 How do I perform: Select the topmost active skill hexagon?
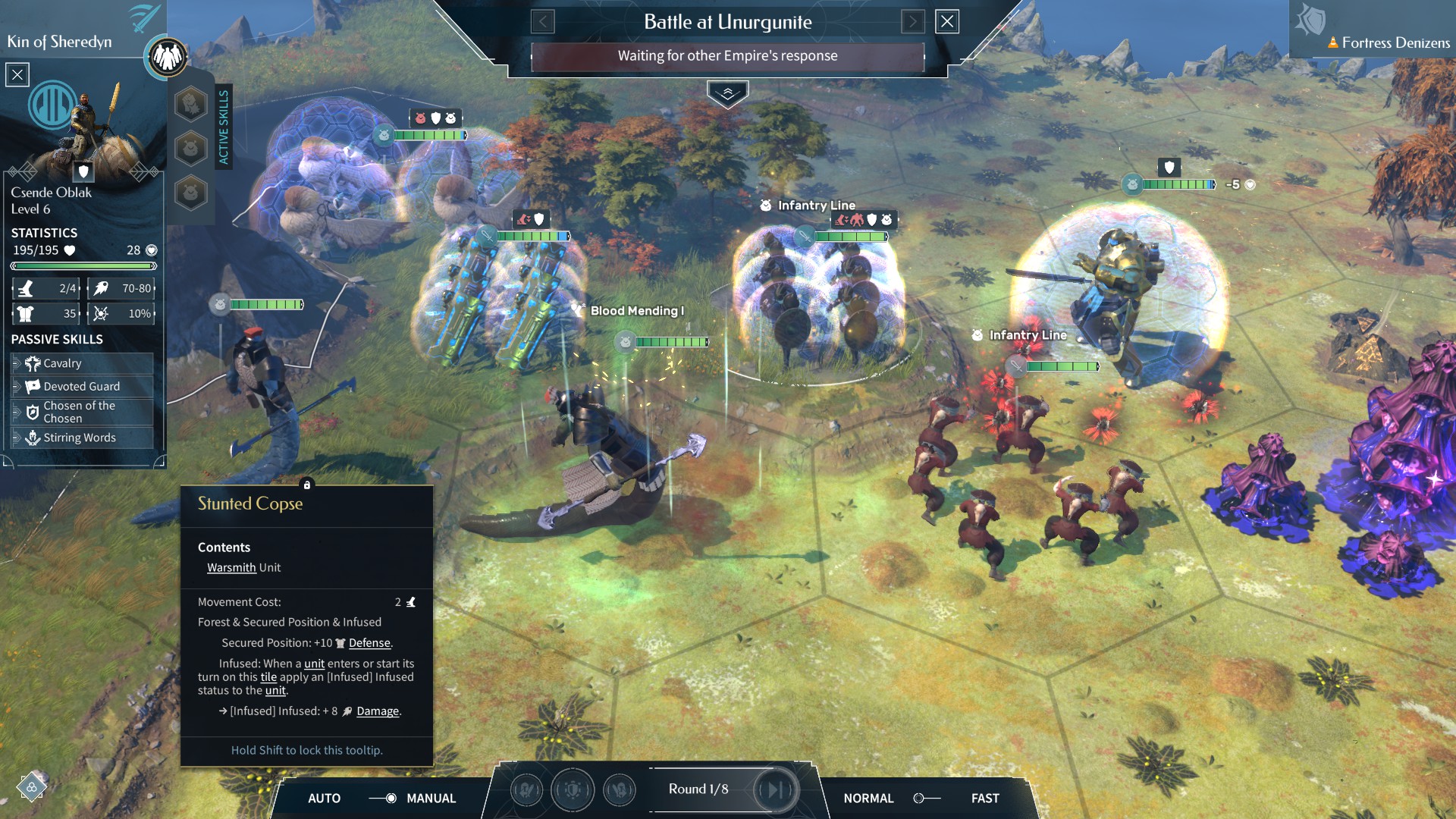point(190,104)
